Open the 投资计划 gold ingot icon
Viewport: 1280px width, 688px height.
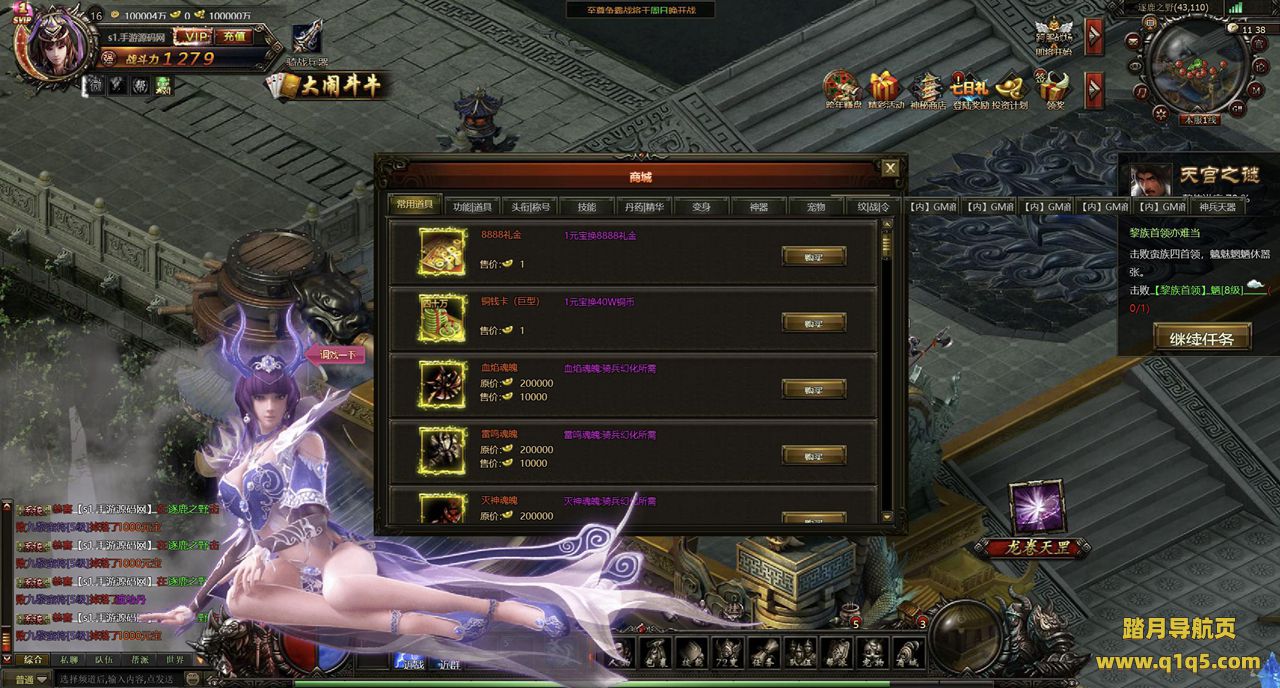[1011, 90]
